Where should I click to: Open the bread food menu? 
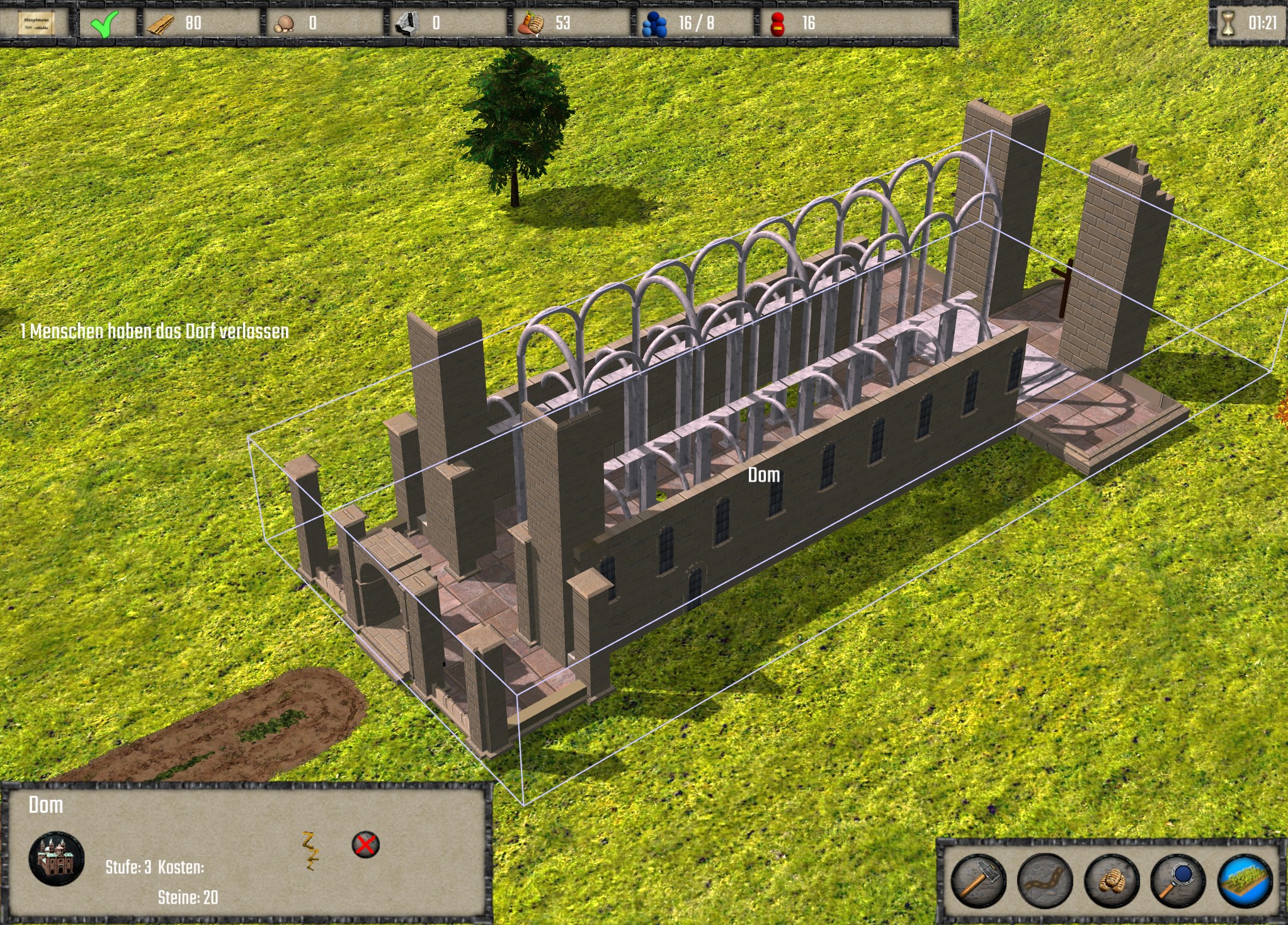tap(1112, 880)
